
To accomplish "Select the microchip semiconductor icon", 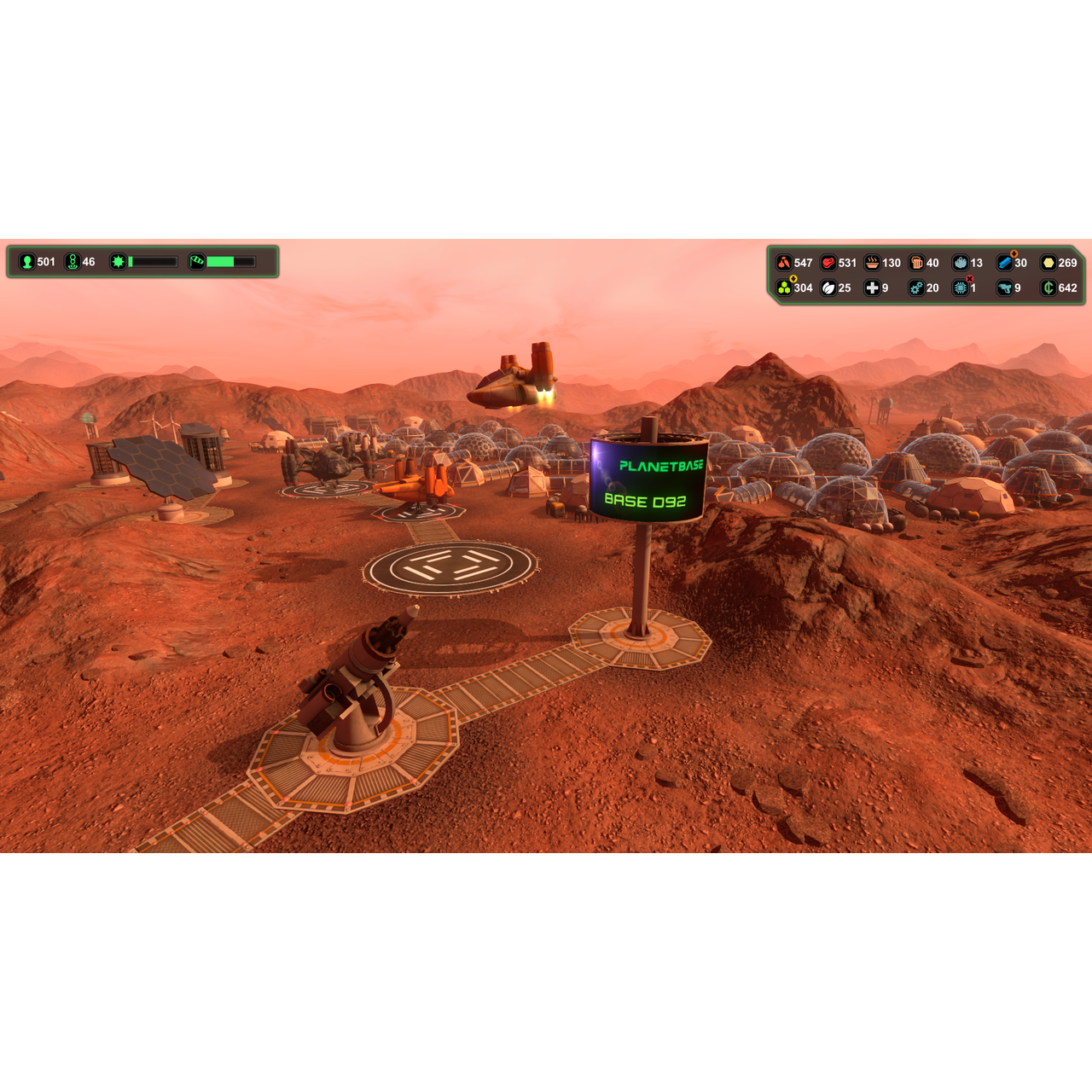I will [961, 288].
